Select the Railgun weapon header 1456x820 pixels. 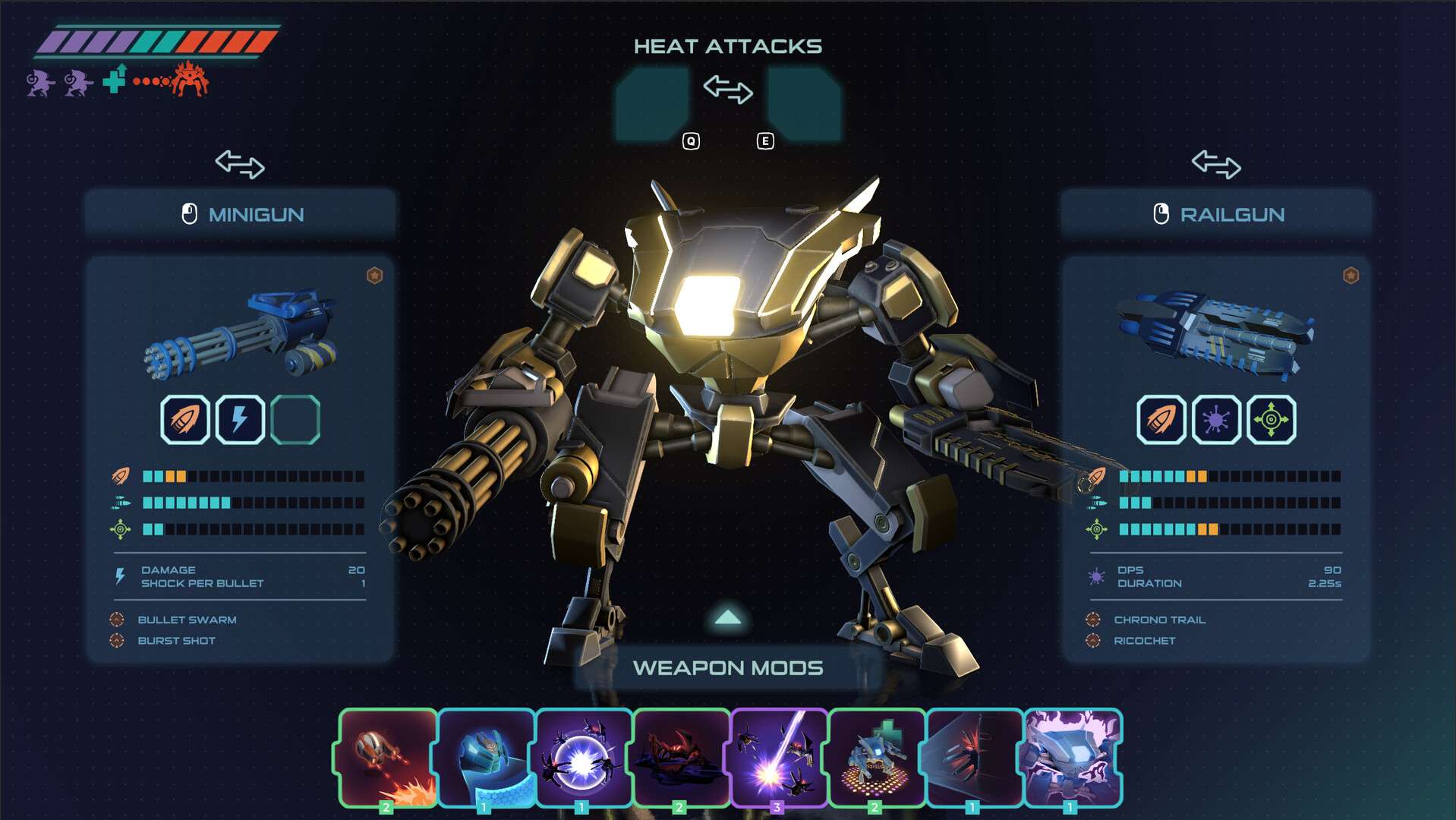tap(1218, 215)
